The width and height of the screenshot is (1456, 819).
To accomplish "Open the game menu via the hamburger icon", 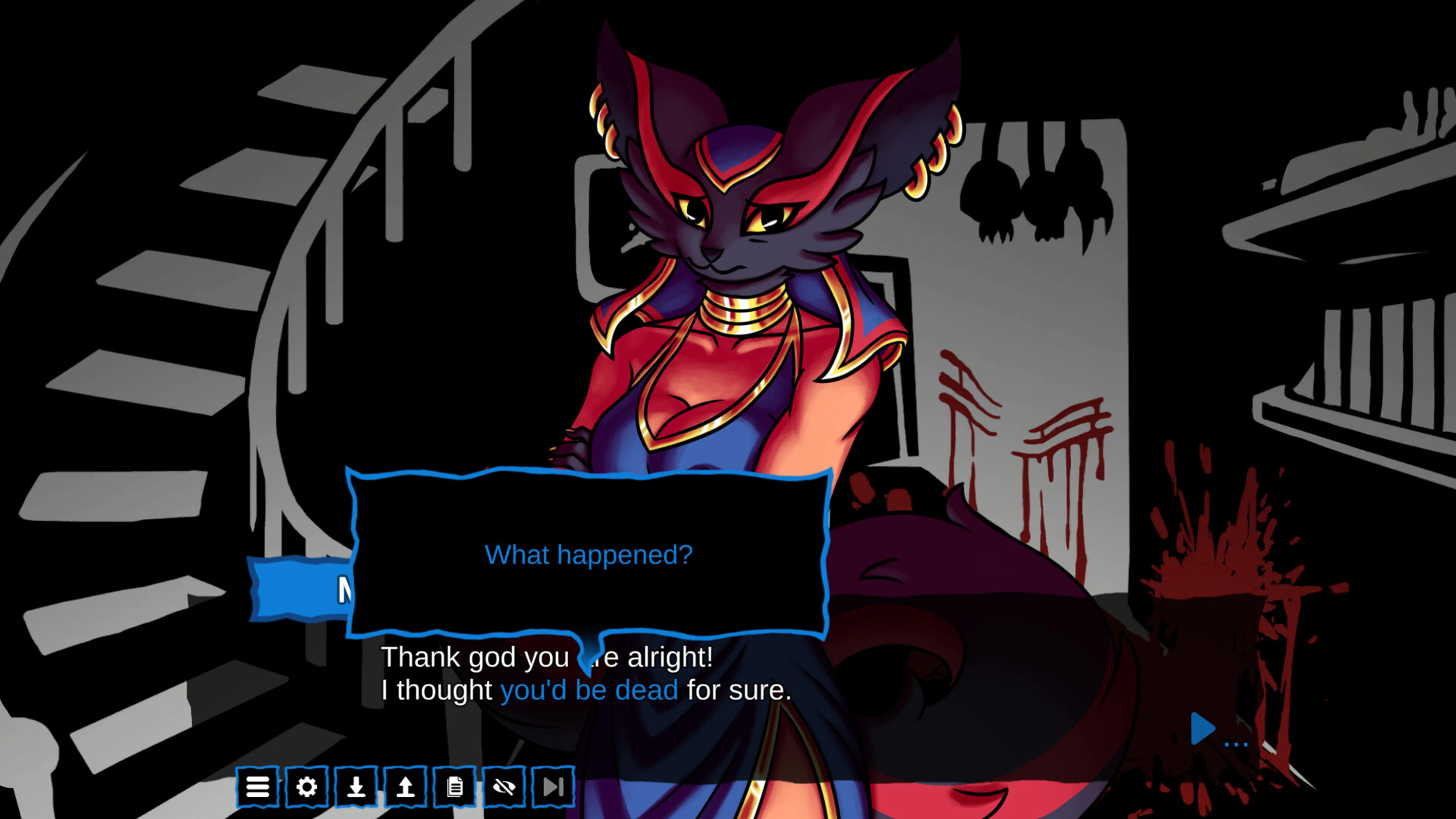I will [259, 786].
